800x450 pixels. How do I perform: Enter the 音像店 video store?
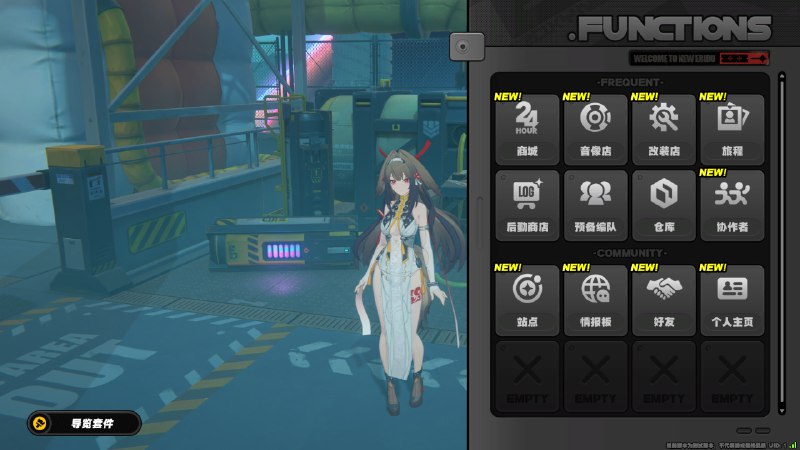pos(595,128)
